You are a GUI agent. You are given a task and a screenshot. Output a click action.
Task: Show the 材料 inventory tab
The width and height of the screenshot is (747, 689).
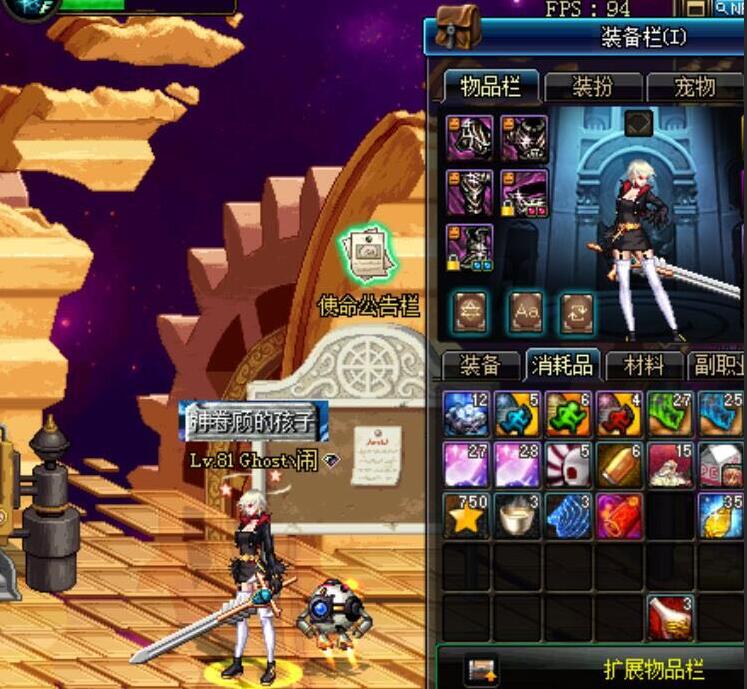643,366
